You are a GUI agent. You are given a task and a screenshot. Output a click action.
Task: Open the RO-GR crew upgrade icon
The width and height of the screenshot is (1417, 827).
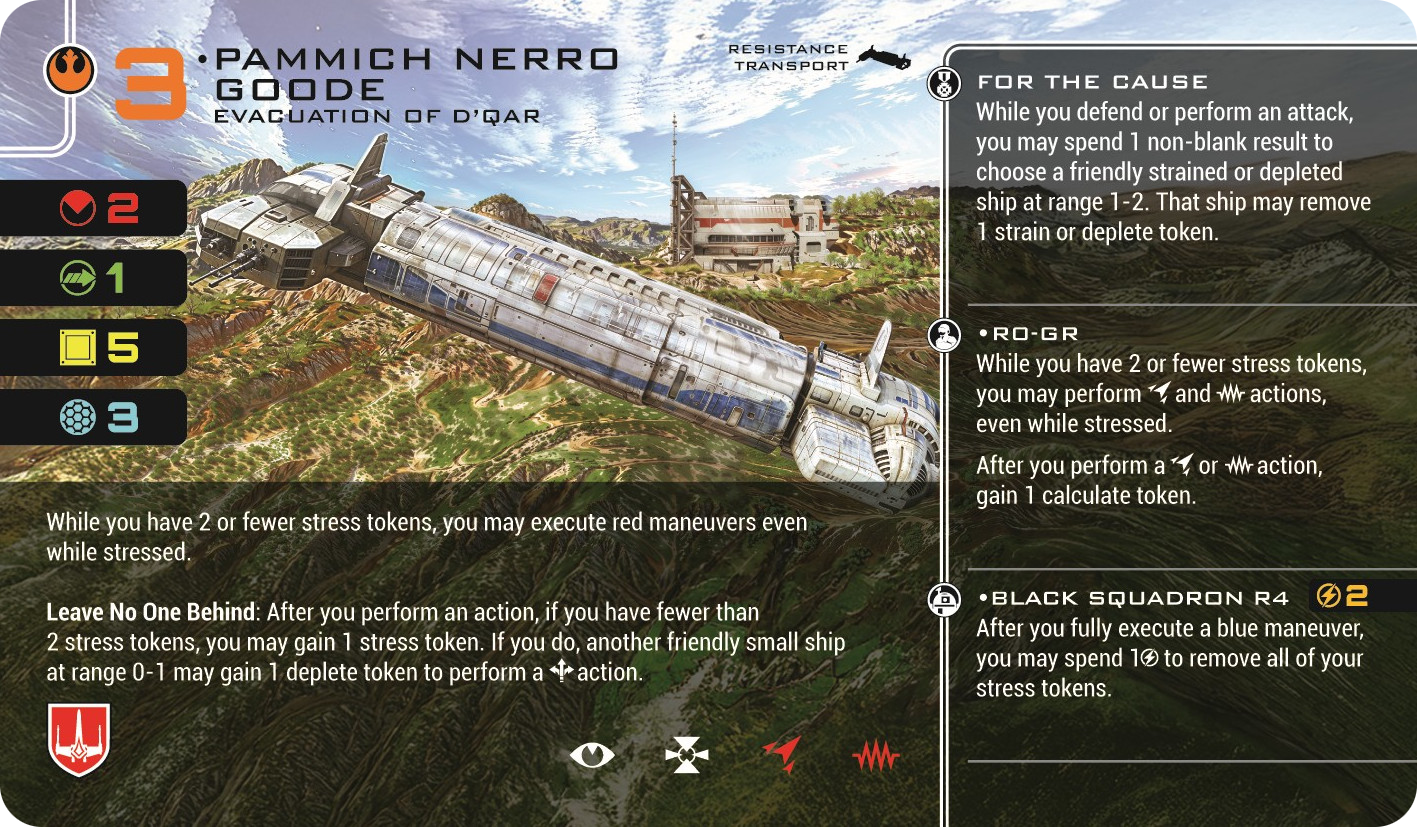point(941,336)
